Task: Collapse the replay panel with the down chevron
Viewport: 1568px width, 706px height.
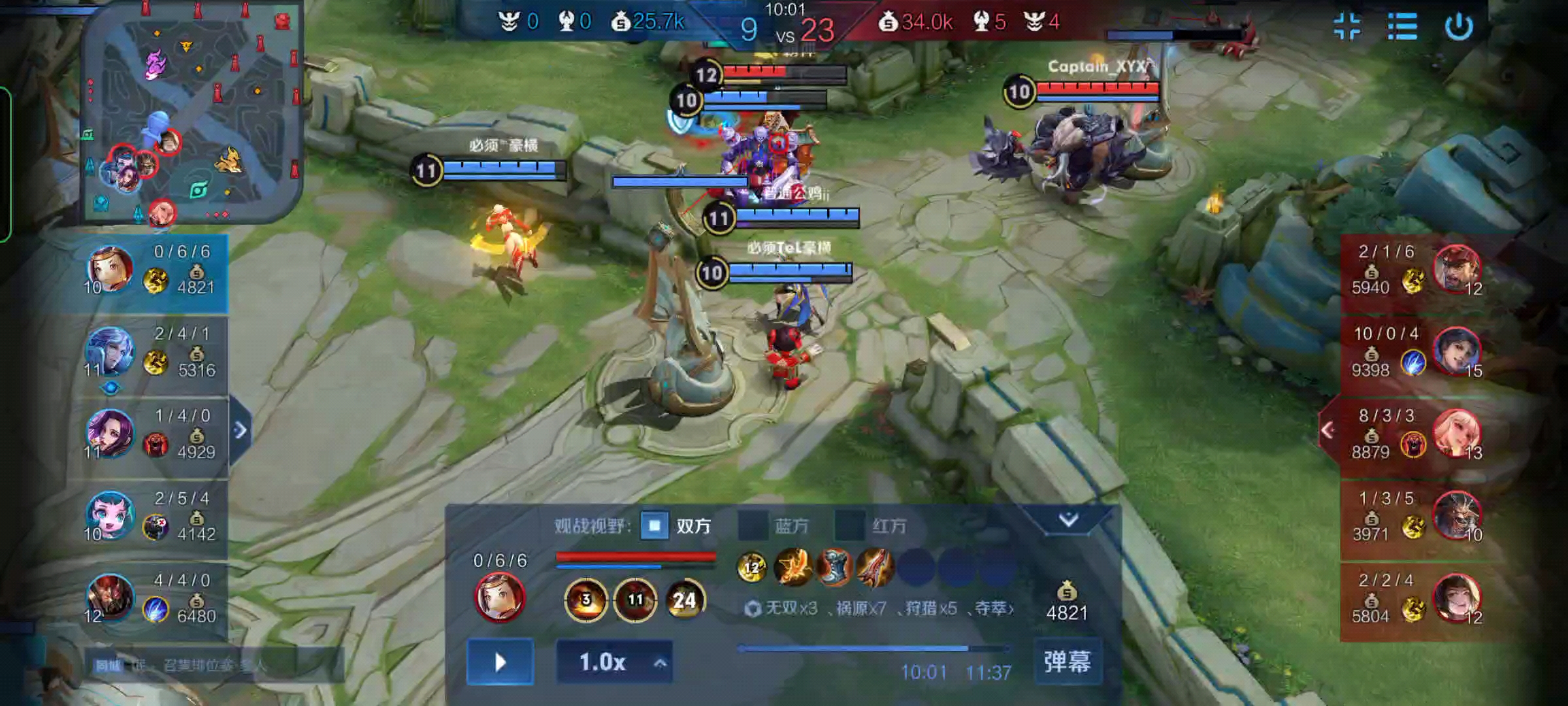Action: 1069,520
